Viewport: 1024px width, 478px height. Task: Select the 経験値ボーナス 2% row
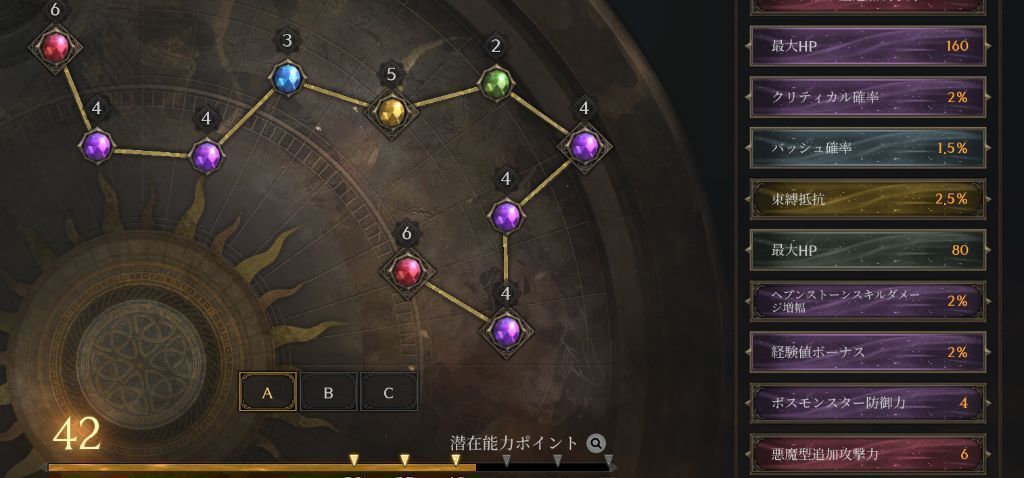[867, 352]
